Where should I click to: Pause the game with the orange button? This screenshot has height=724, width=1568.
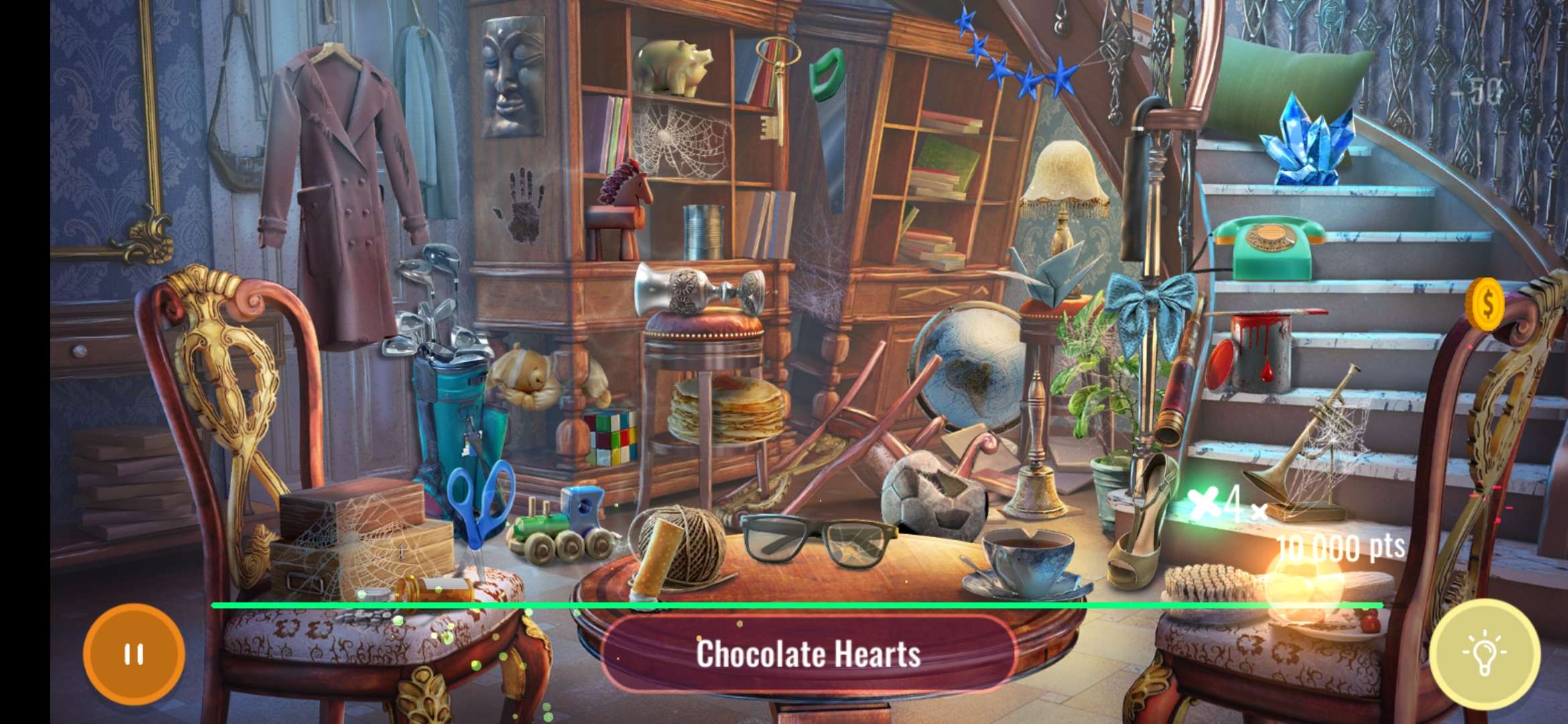pyautogui.click(x=134, y=654)
